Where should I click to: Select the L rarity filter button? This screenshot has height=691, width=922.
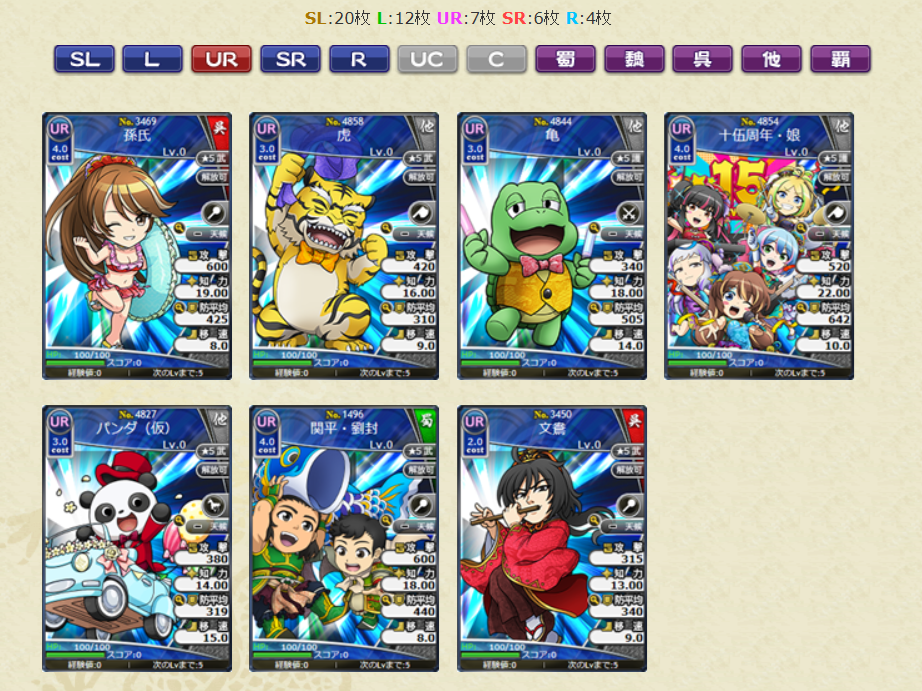pos(152,59)
